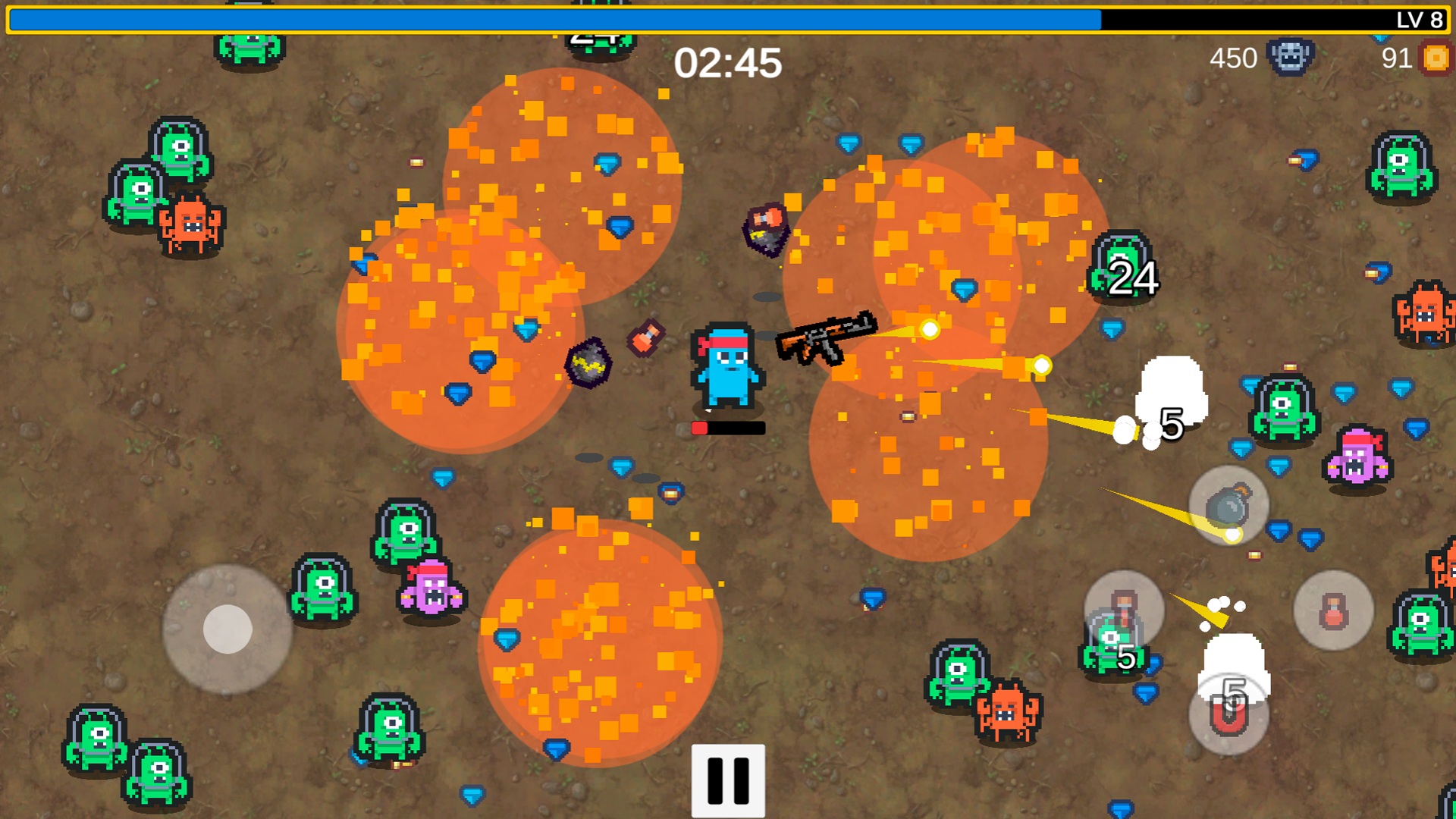
Task: Click the kill count 450 label
Action: click(x=1234, y=58)
